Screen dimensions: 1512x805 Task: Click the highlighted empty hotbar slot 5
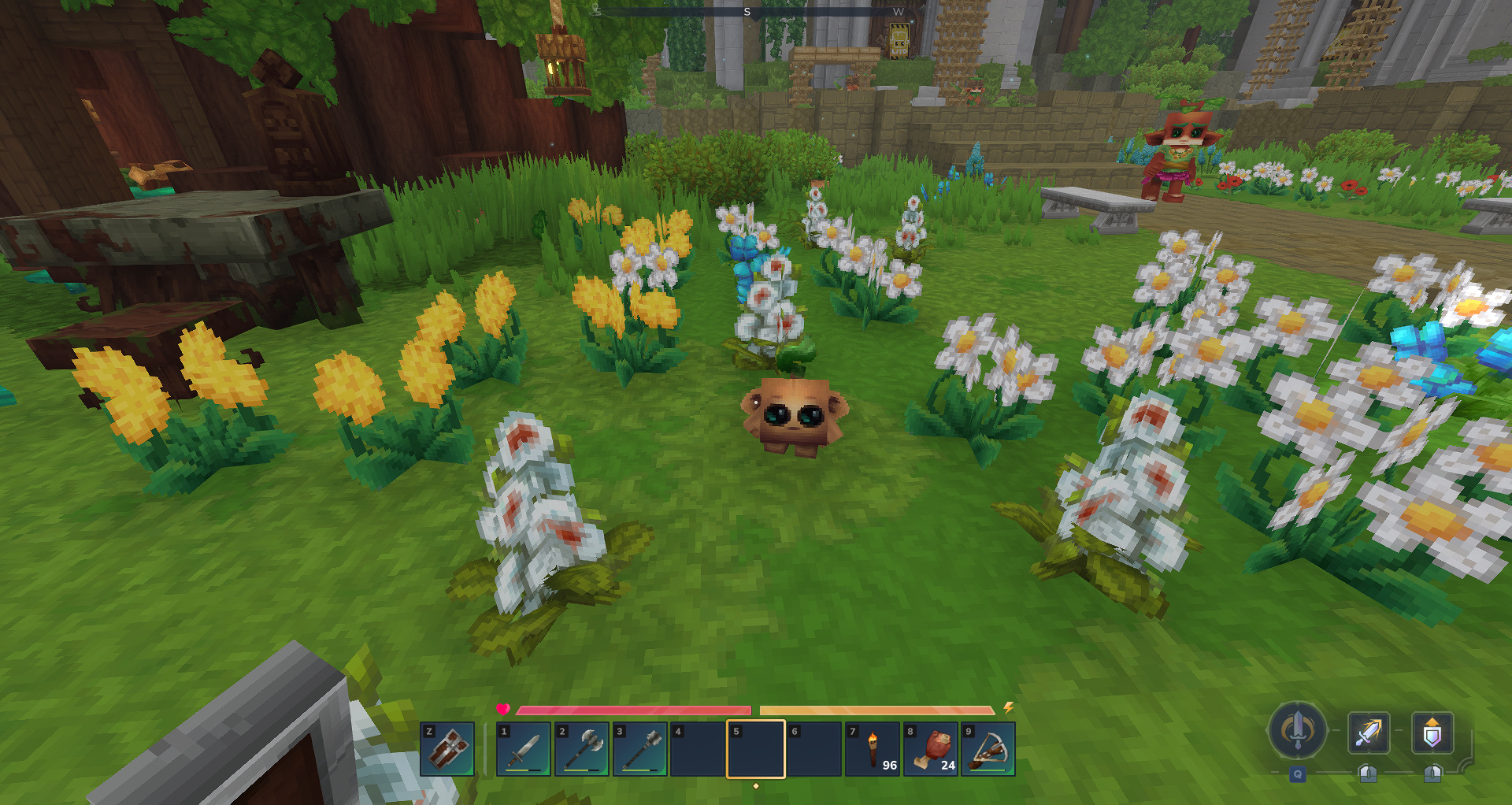(755, 749)
